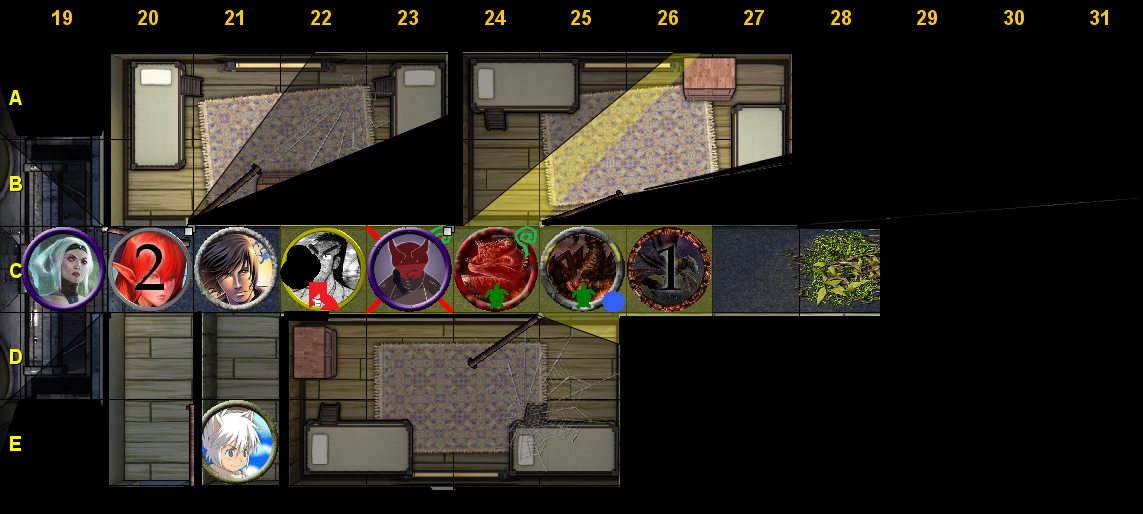Choose the brown-haired swordsman token
The height and width of the screenshot is (514, 1143).
point(236,270)
